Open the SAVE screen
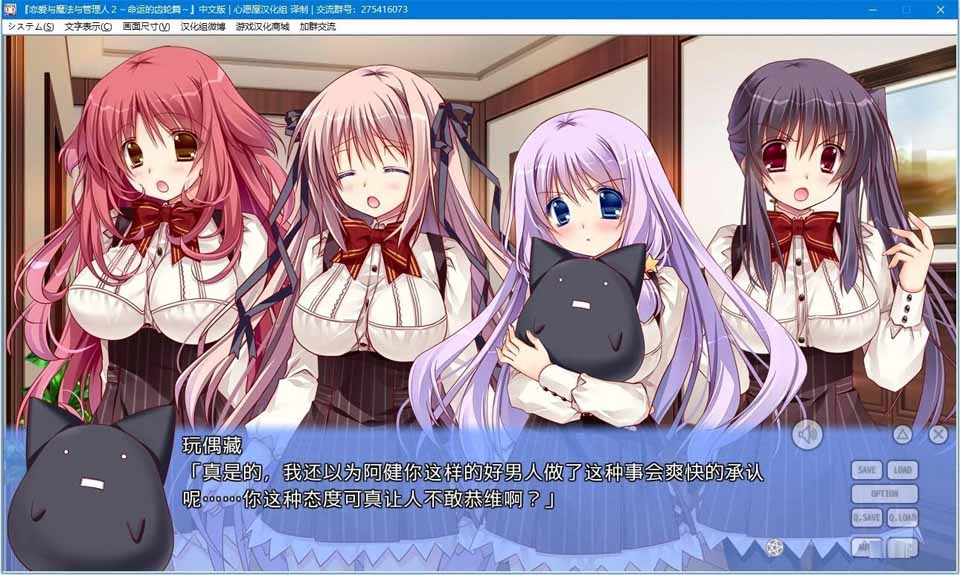This screenshot has width=960, height=575. point(867,470)
